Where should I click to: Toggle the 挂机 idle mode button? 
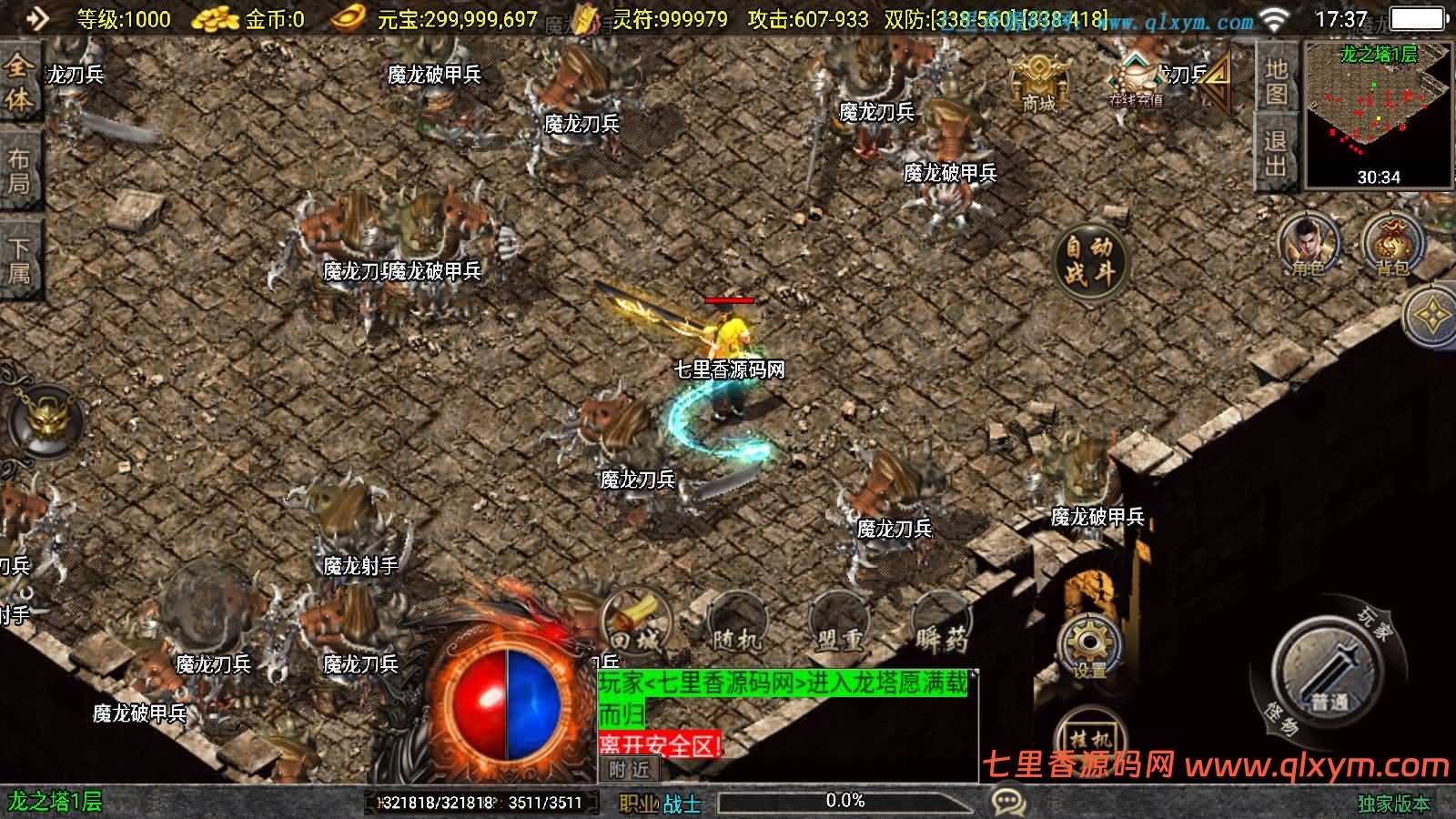click(1089, 739)
